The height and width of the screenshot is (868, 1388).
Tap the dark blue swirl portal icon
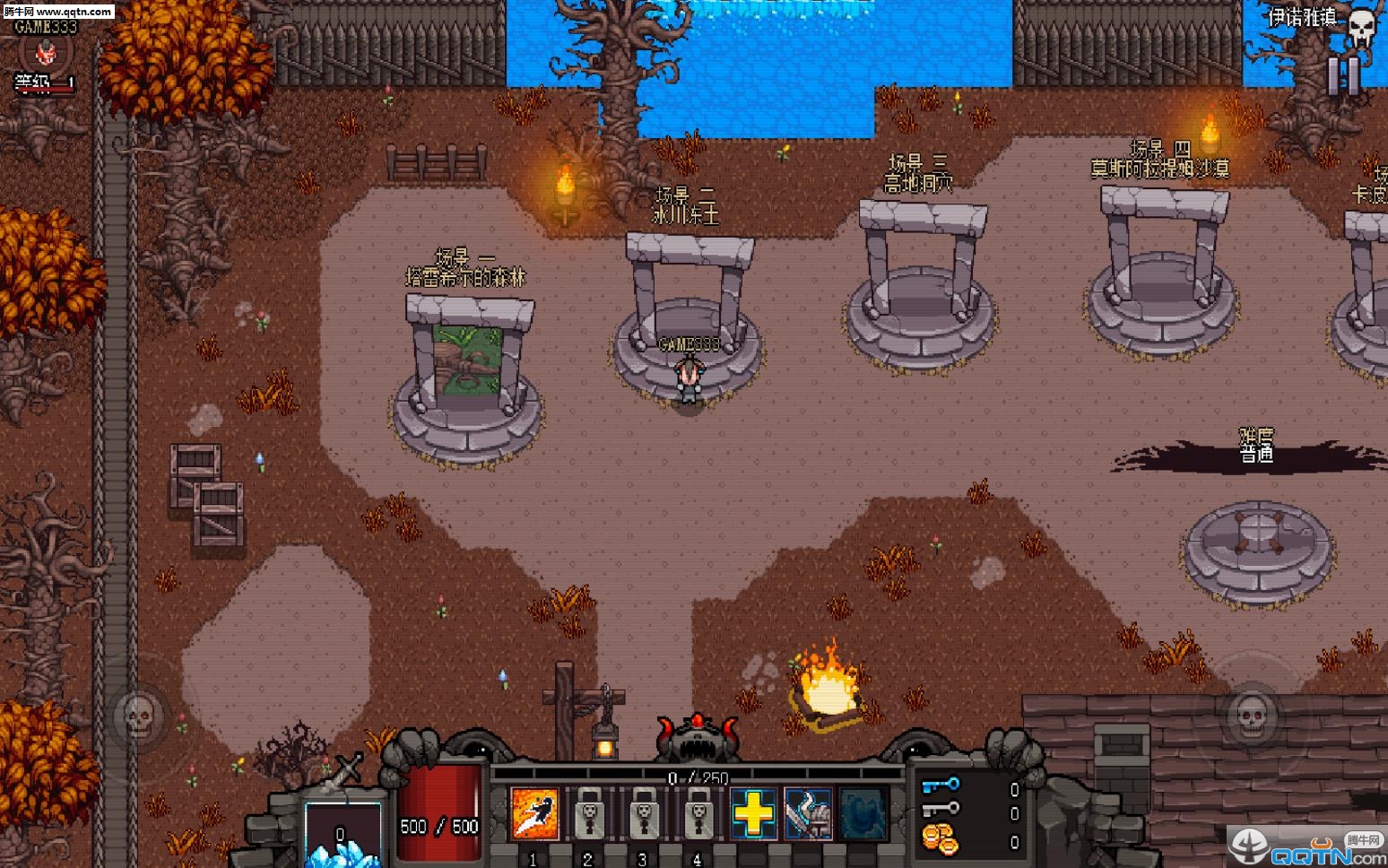click(863, 814)
